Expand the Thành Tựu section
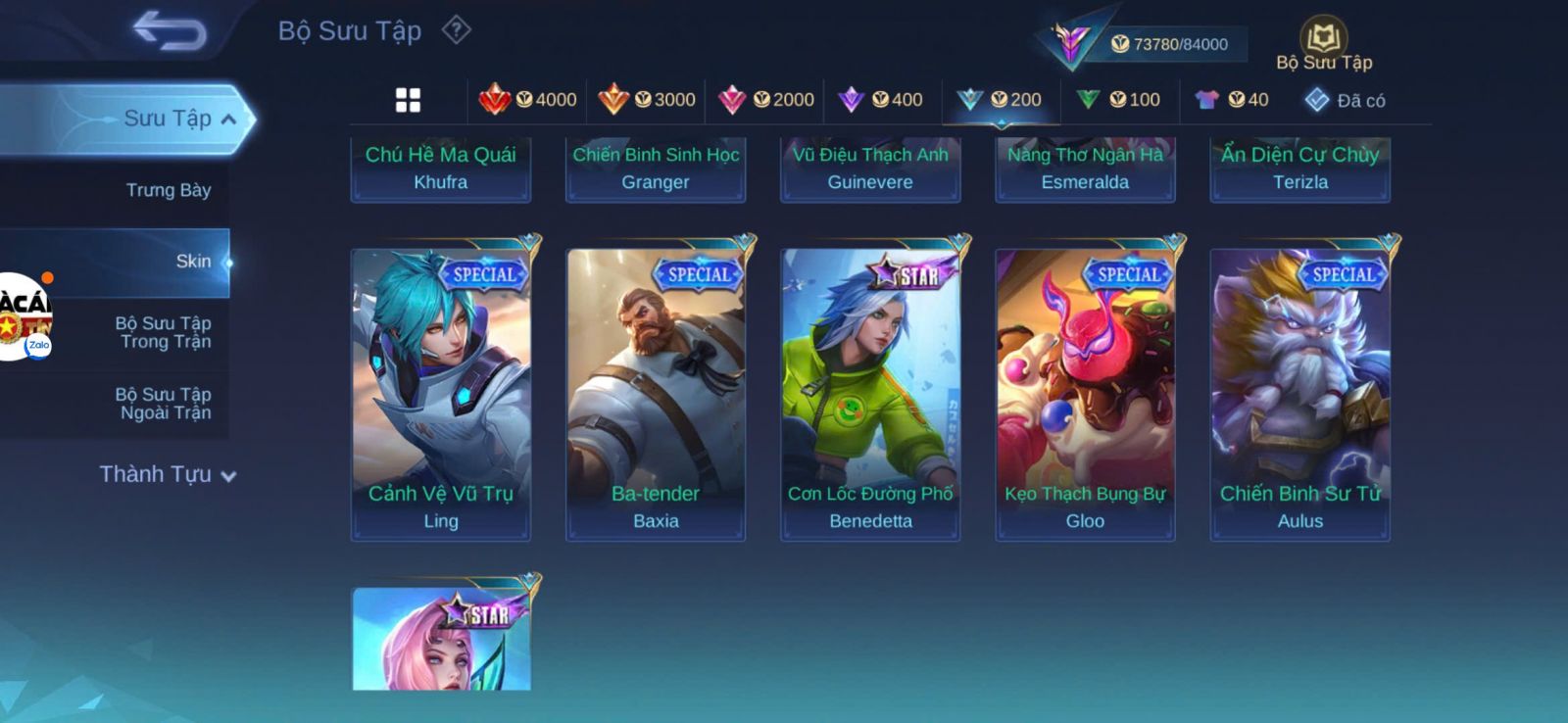Image resolution: width=1568 pixels, height=723 pixels. tap(168, 475)
